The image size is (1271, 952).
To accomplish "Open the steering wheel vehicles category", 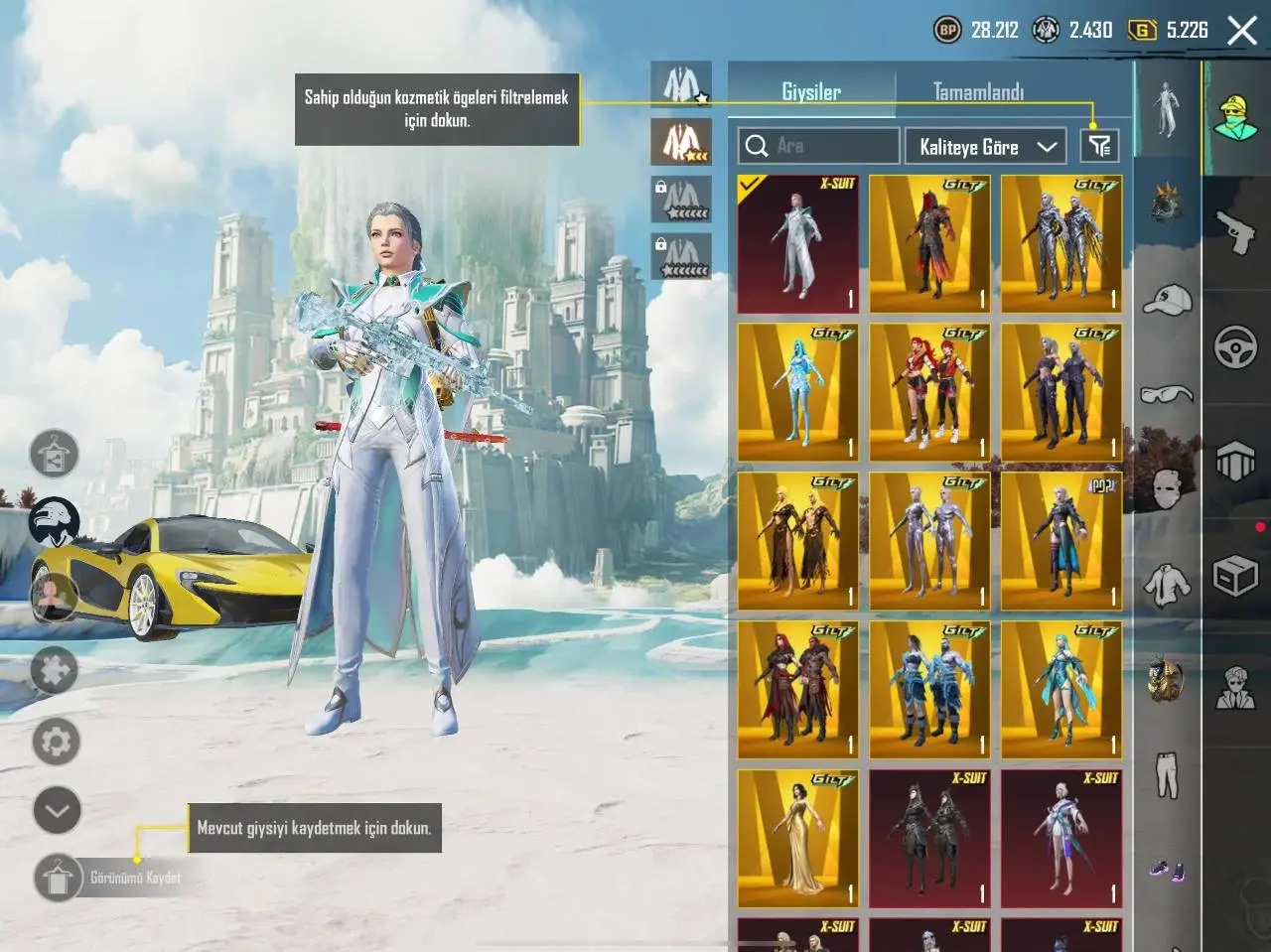I will click(1235, 347).
